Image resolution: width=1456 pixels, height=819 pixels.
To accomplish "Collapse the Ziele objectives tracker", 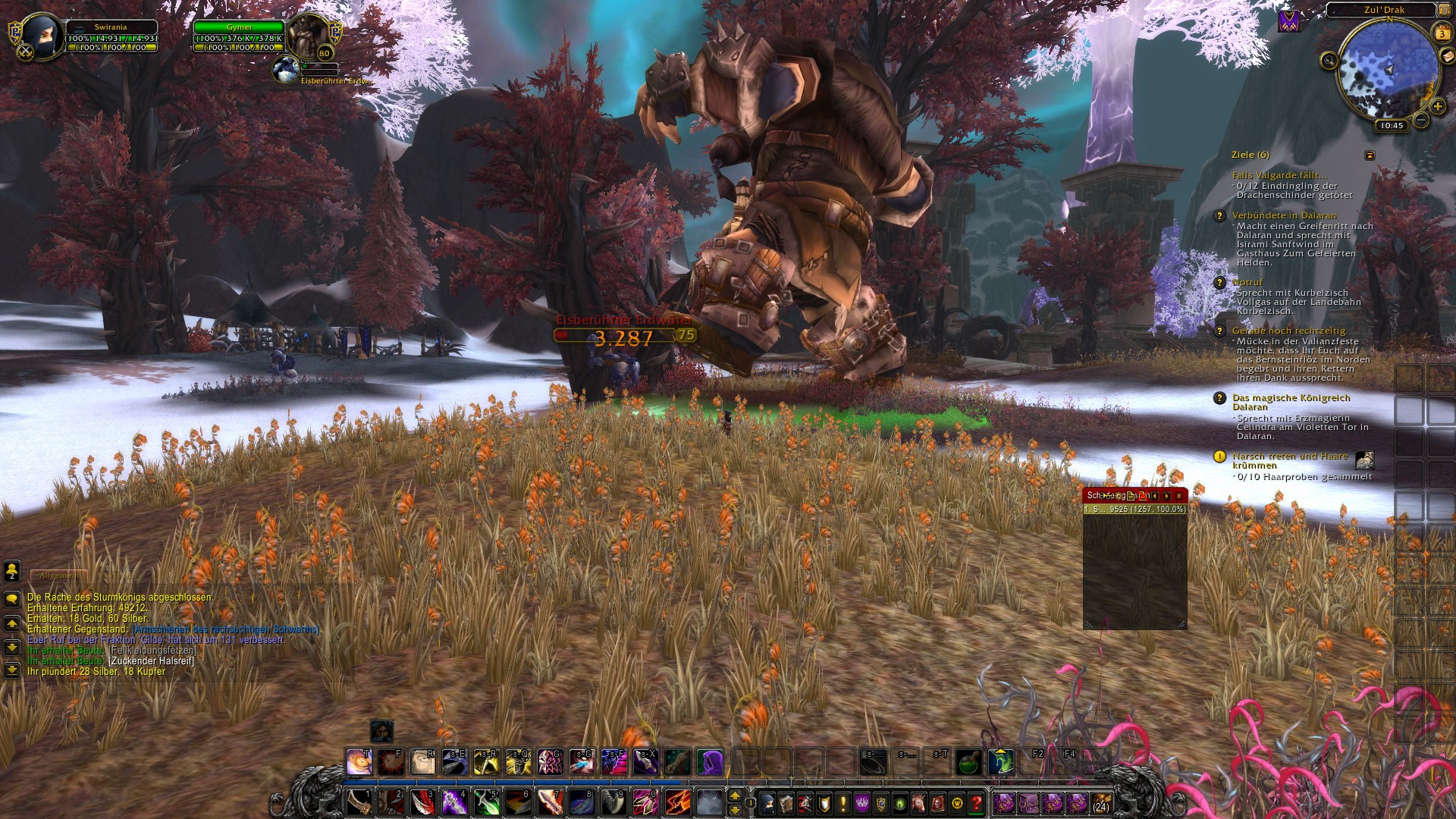I will click(1370, 155).
